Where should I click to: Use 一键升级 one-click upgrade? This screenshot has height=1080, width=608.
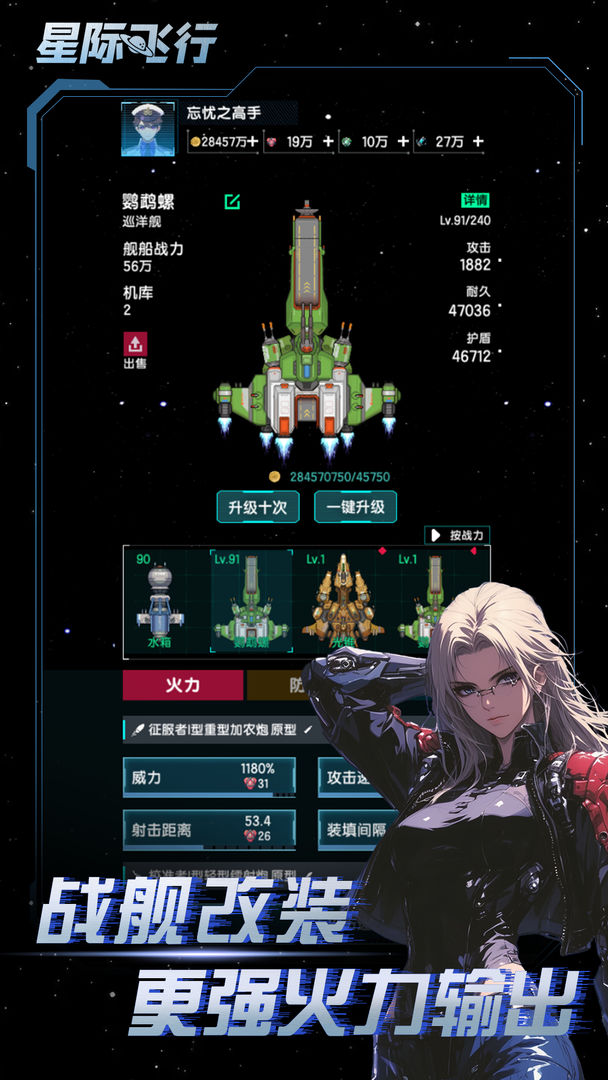(355, 507)
